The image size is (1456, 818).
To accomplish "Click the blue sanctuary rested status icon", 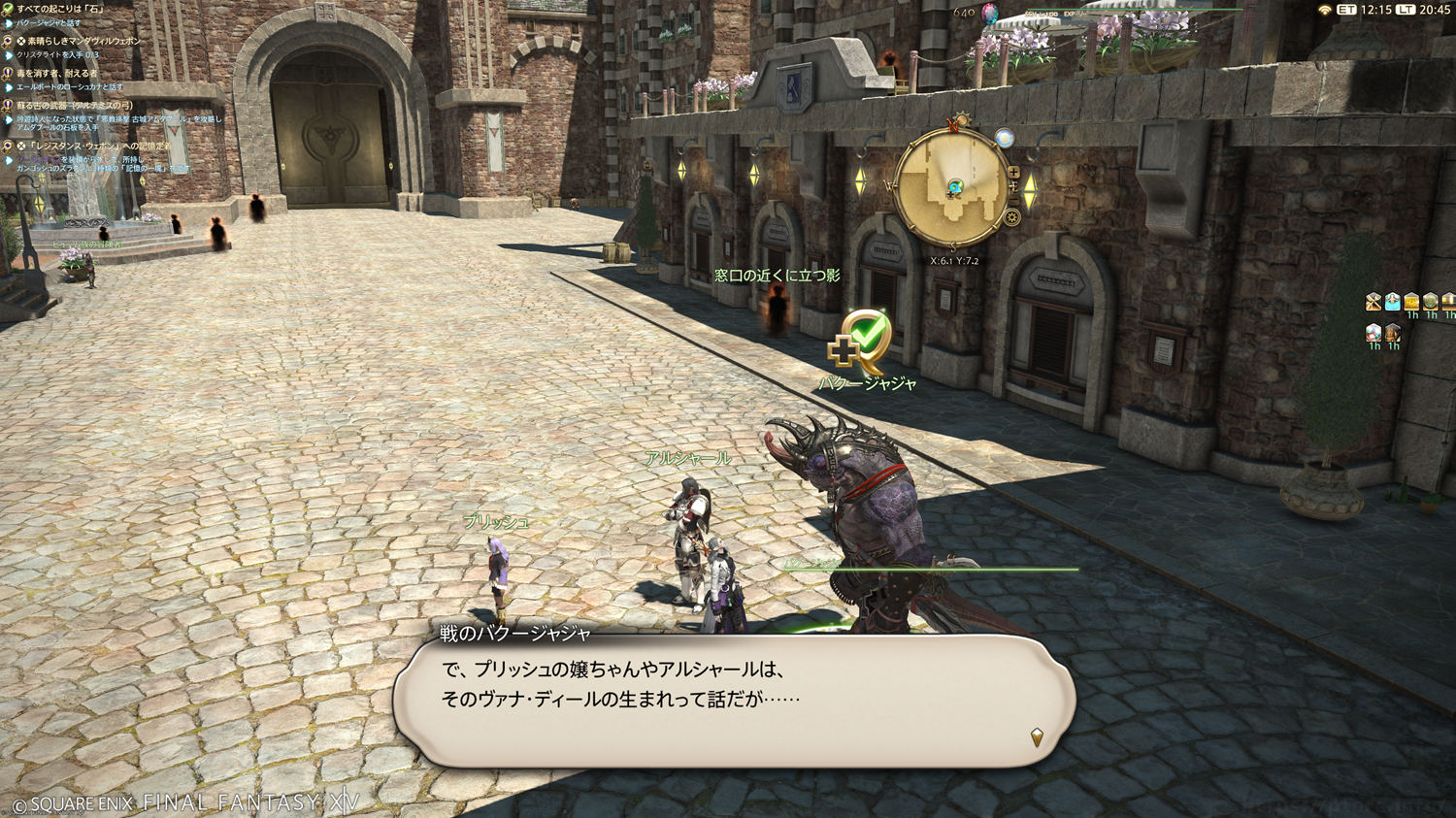I will pyautogui.click(x=1392, y=303).
